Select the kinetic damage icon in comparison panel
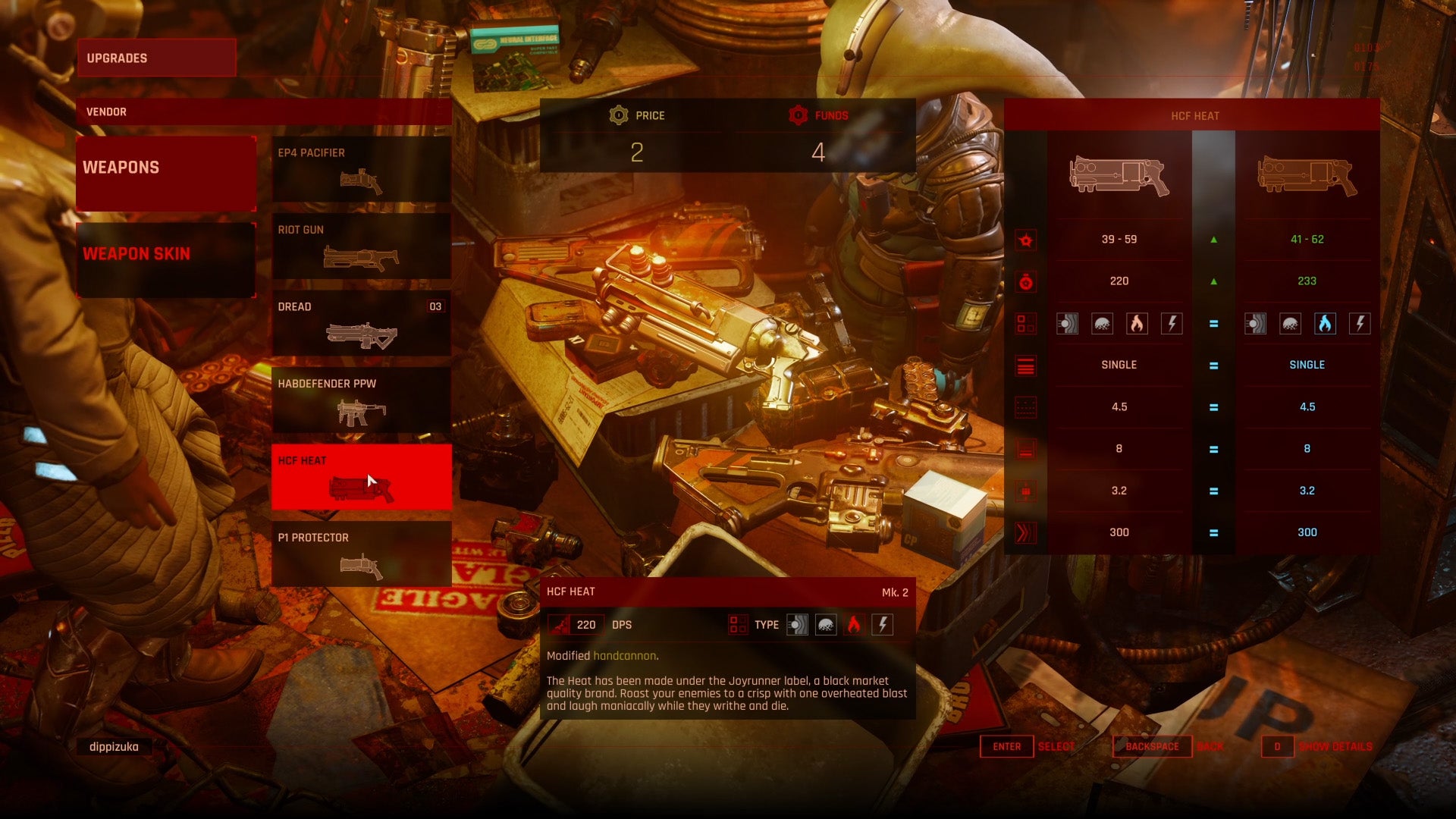Screen dimensions: 1456x819 click(1068, 323)
